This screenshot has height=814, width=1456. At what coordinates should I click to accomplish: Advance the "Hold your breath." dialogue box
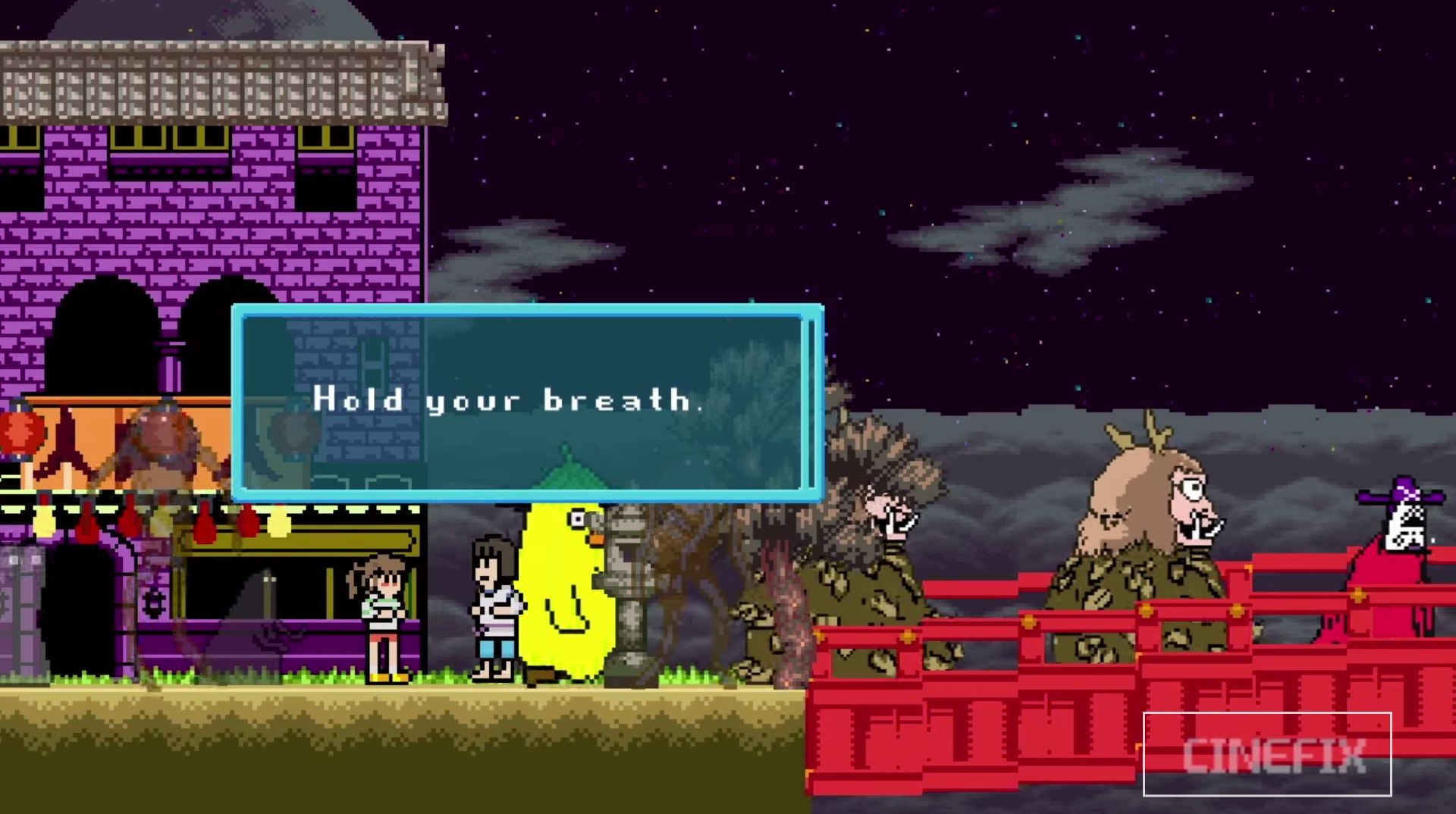pyautogui.click(x=527, y=402)
